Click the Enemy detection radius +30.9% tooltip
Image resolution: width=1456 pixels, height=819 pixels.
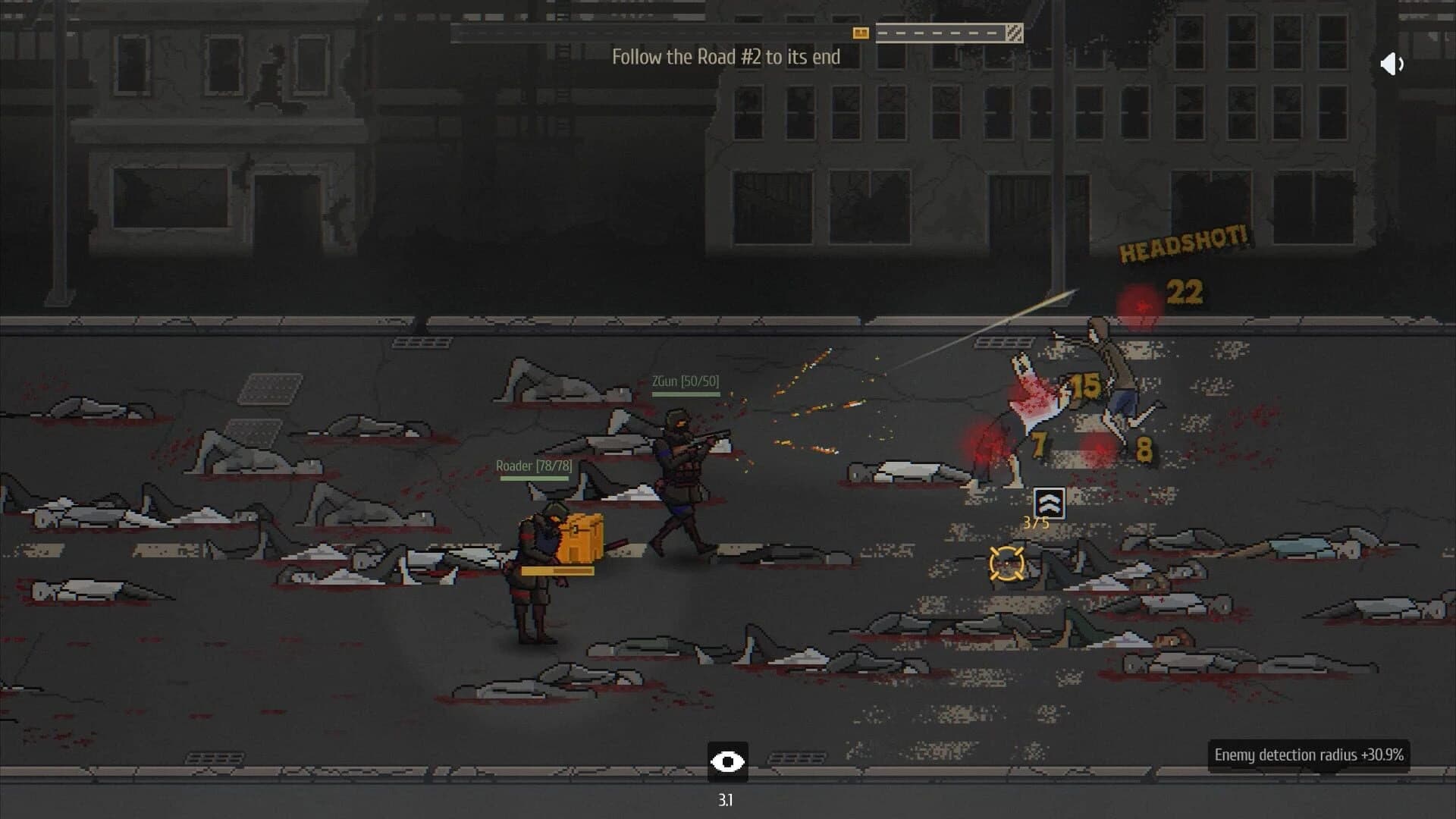pos(1310,755)
